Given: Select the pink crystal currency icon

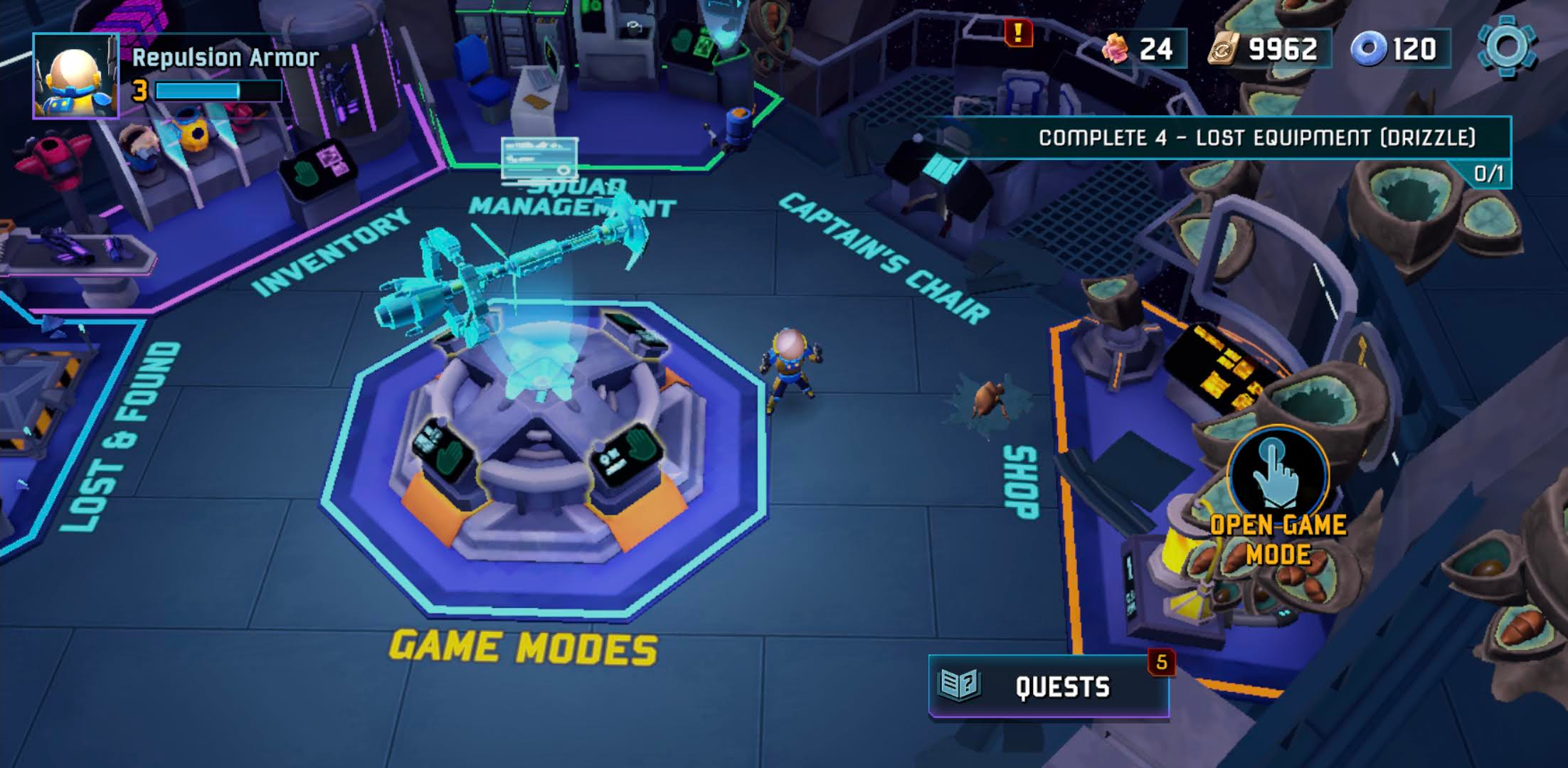Looking at the screenshot, I should coord(1117,50).
